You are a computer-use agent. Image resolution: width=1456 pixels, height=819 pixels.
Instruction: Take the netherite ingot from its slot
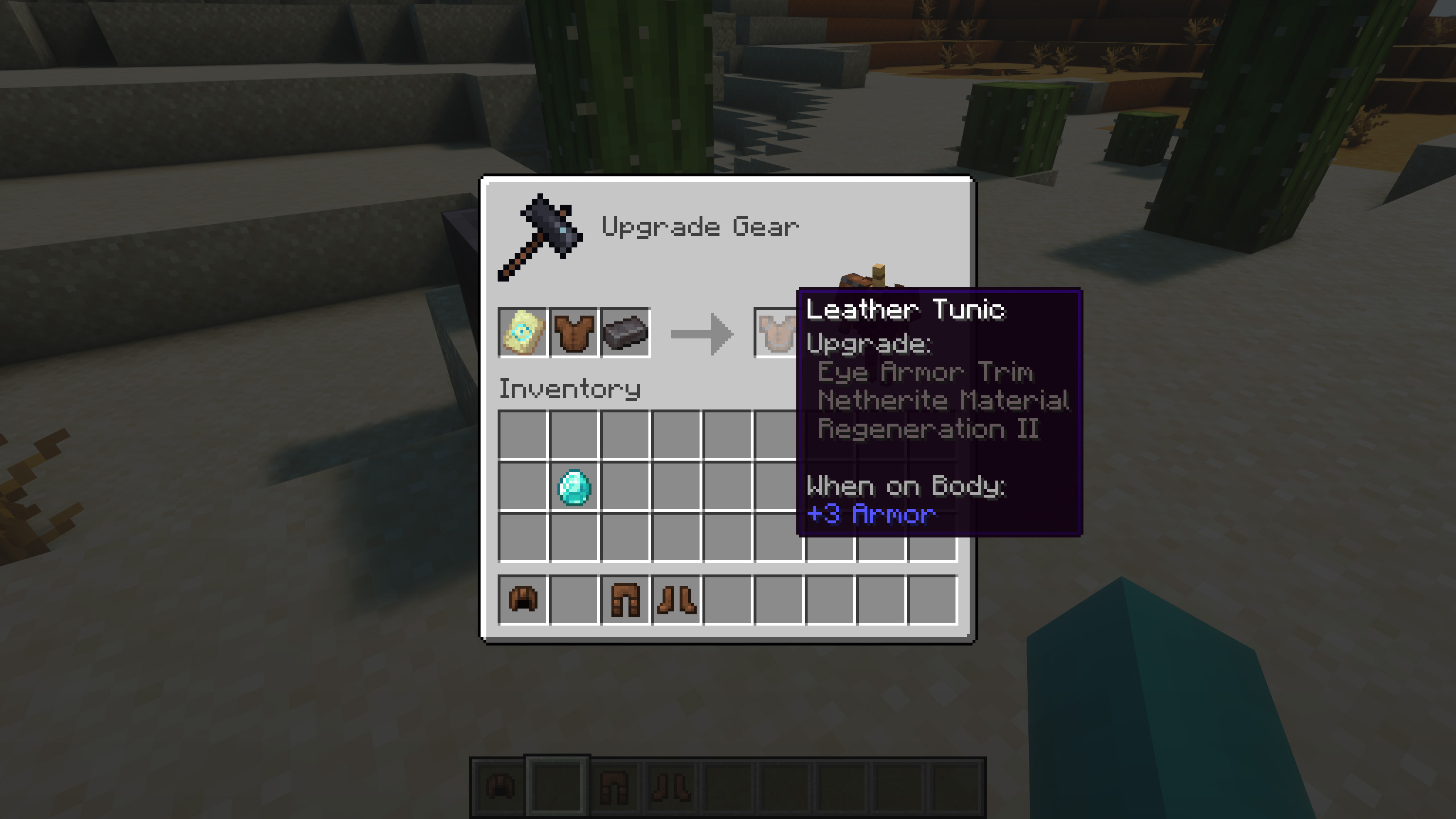[625, 333]
